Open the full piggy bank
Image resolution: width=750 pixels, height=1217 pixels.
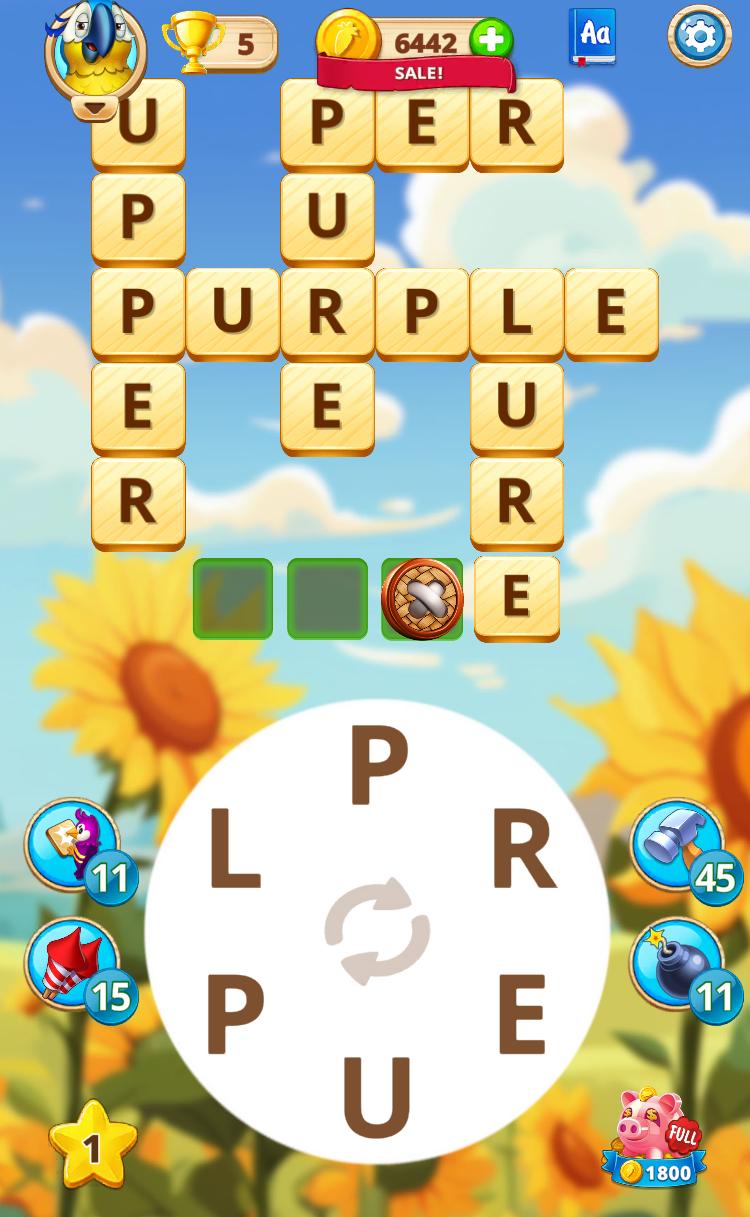coord(655,1138)
